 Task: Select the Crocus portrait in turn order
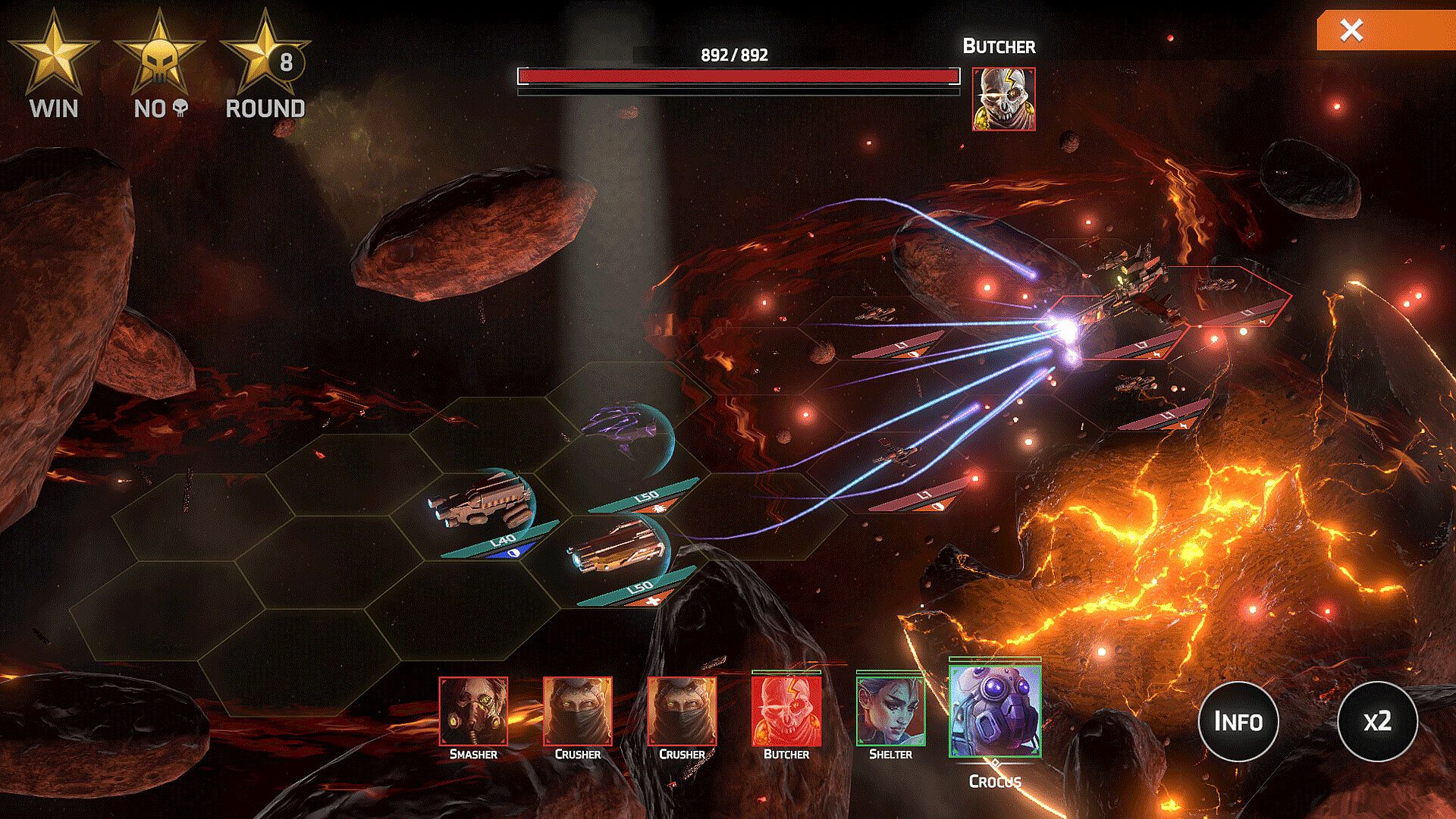(x=995, y=711)
